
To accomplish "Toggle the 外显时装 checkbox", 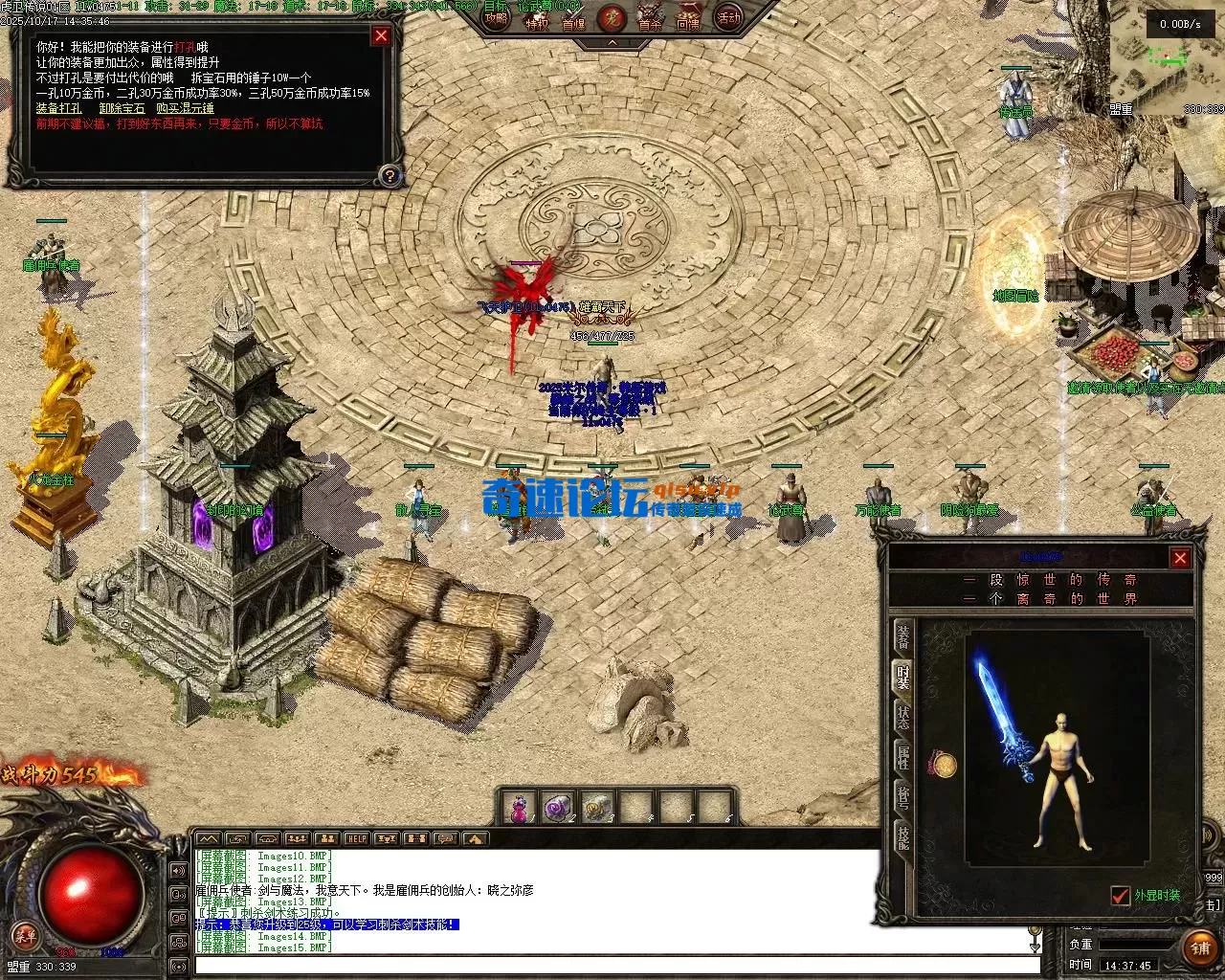I will pos(1120,896).
